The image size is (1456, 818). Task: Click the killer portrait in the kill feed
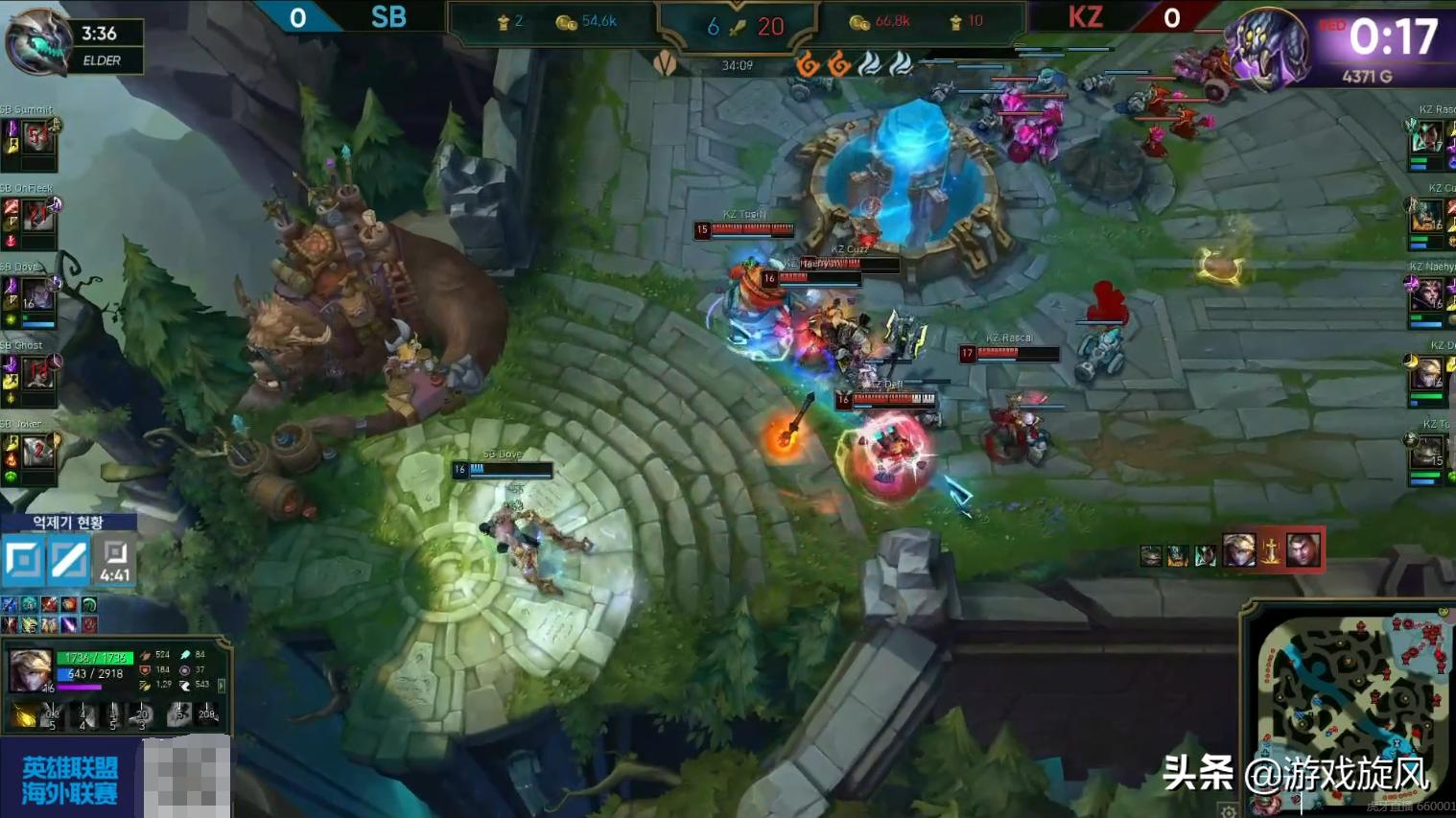coord(1238,550)
